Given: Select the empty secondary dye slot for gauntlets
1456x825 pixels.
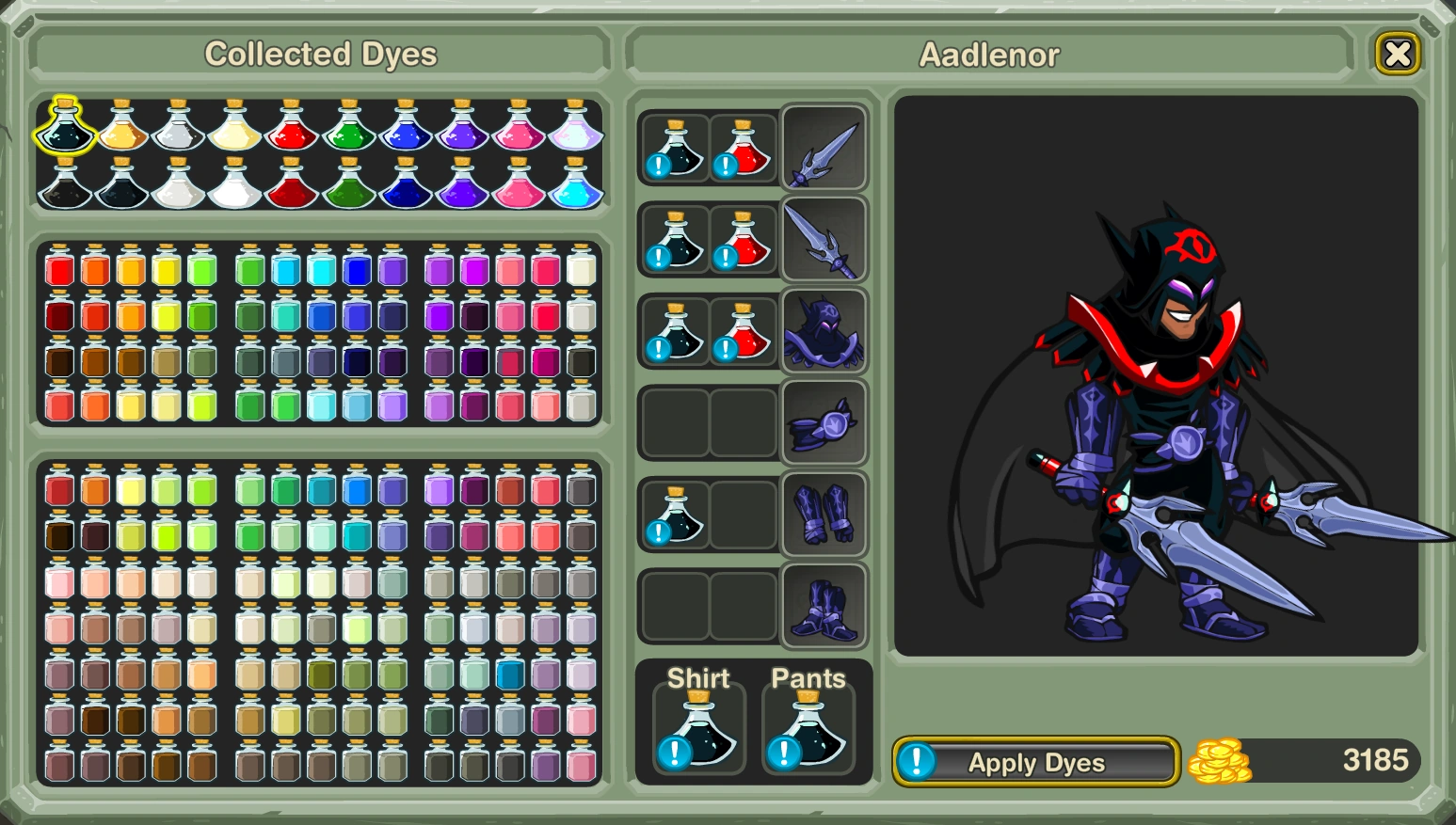Looking at the screenshot, I should point(743,514).
